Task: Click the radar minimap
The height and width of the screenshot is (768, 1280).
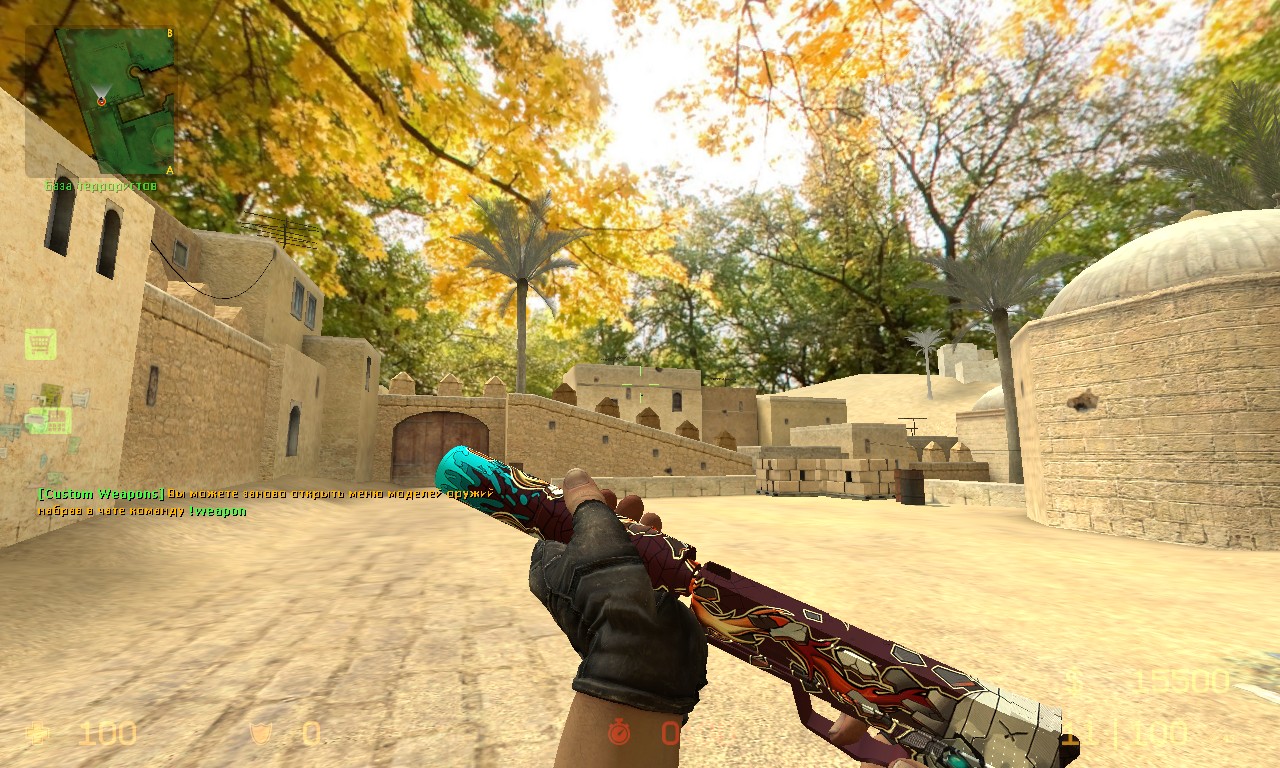Action: 113,100
